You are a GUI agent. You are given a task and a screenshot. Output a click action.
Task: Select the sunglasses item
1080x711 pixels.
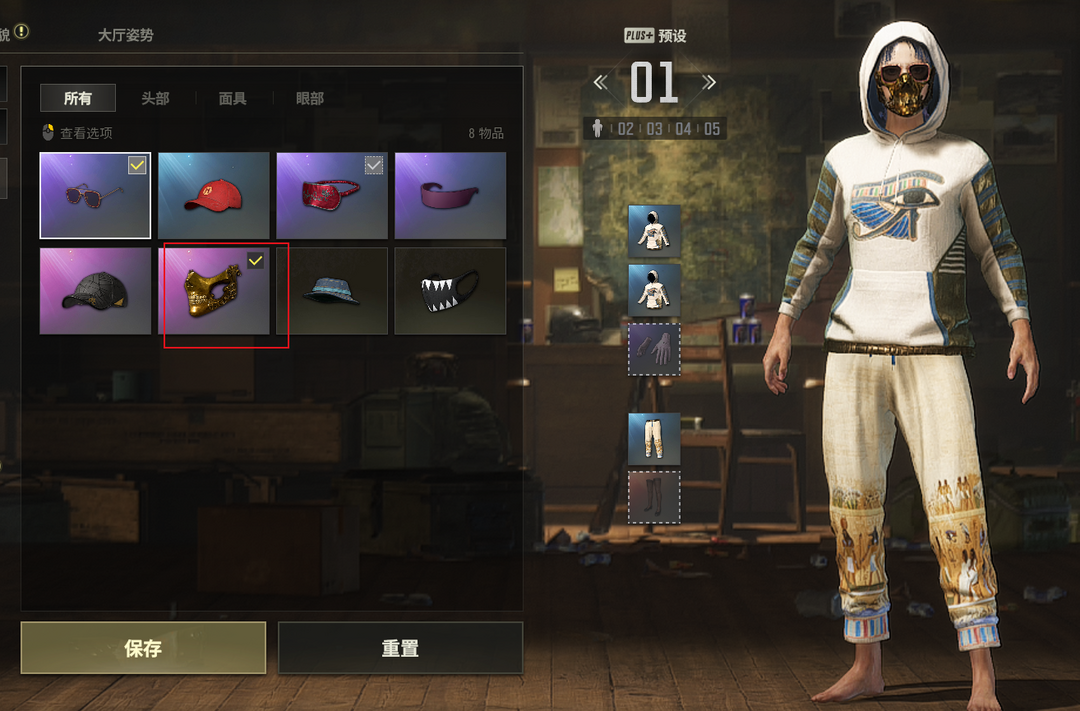click(x=95, y=195)
